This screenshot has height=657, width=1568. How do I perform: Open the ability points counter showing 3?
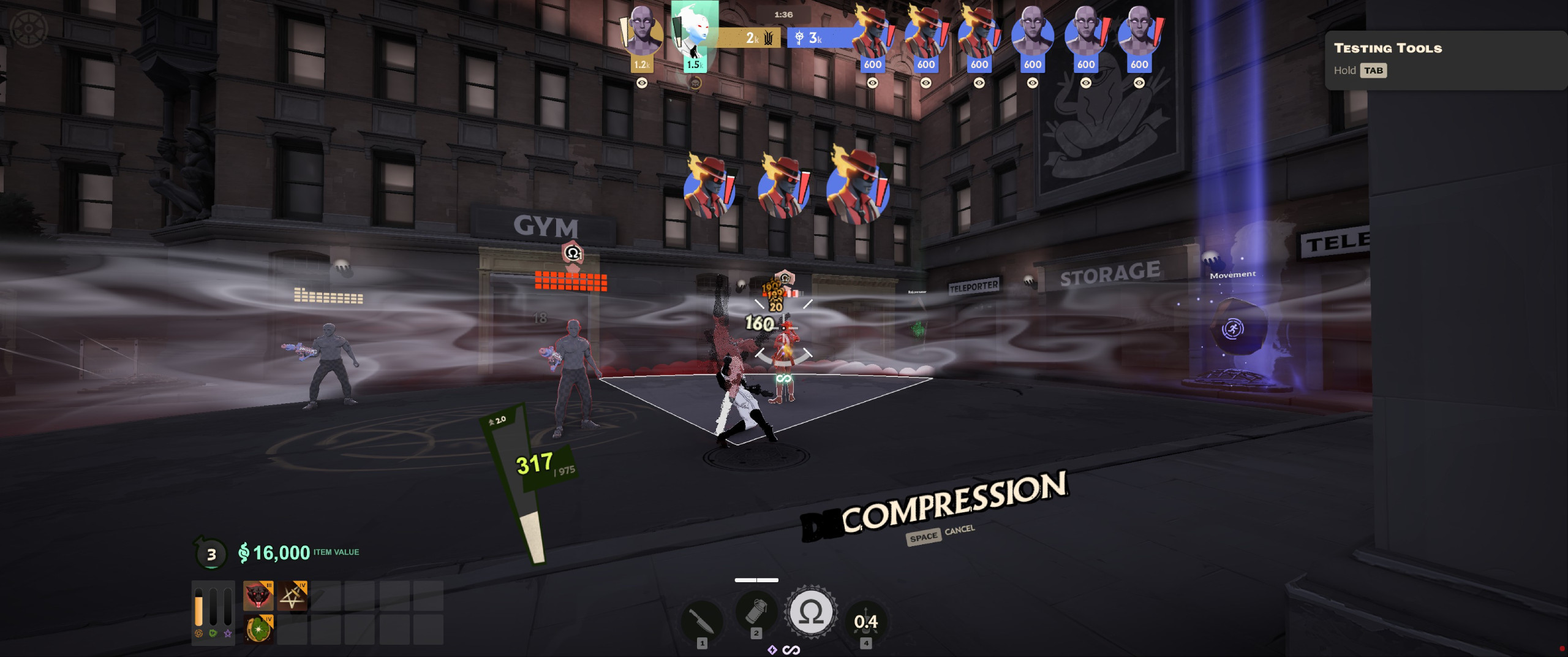[x=211, y=554]
